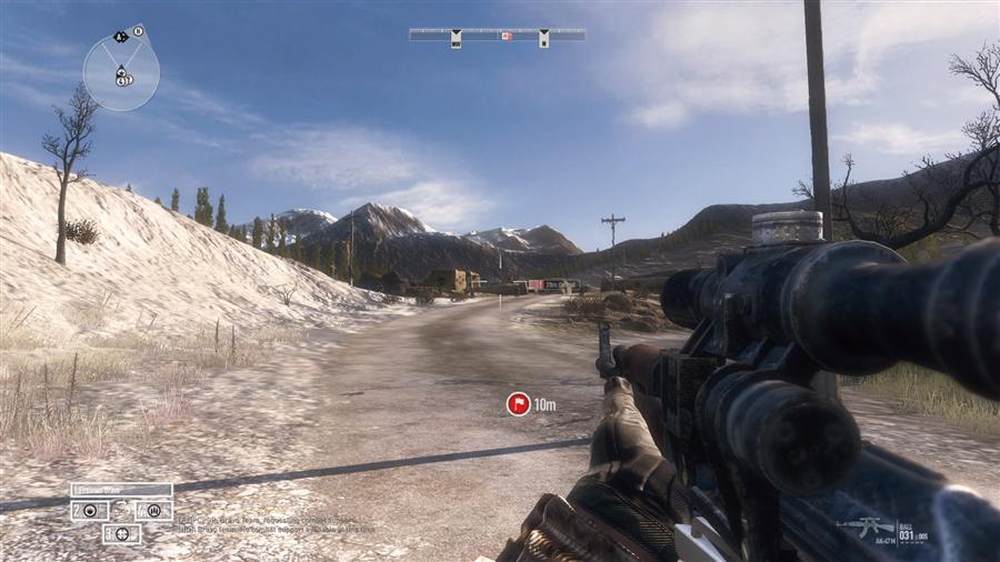
Task: Click the red objective marker on compass
Action: (x=506, y=36)
